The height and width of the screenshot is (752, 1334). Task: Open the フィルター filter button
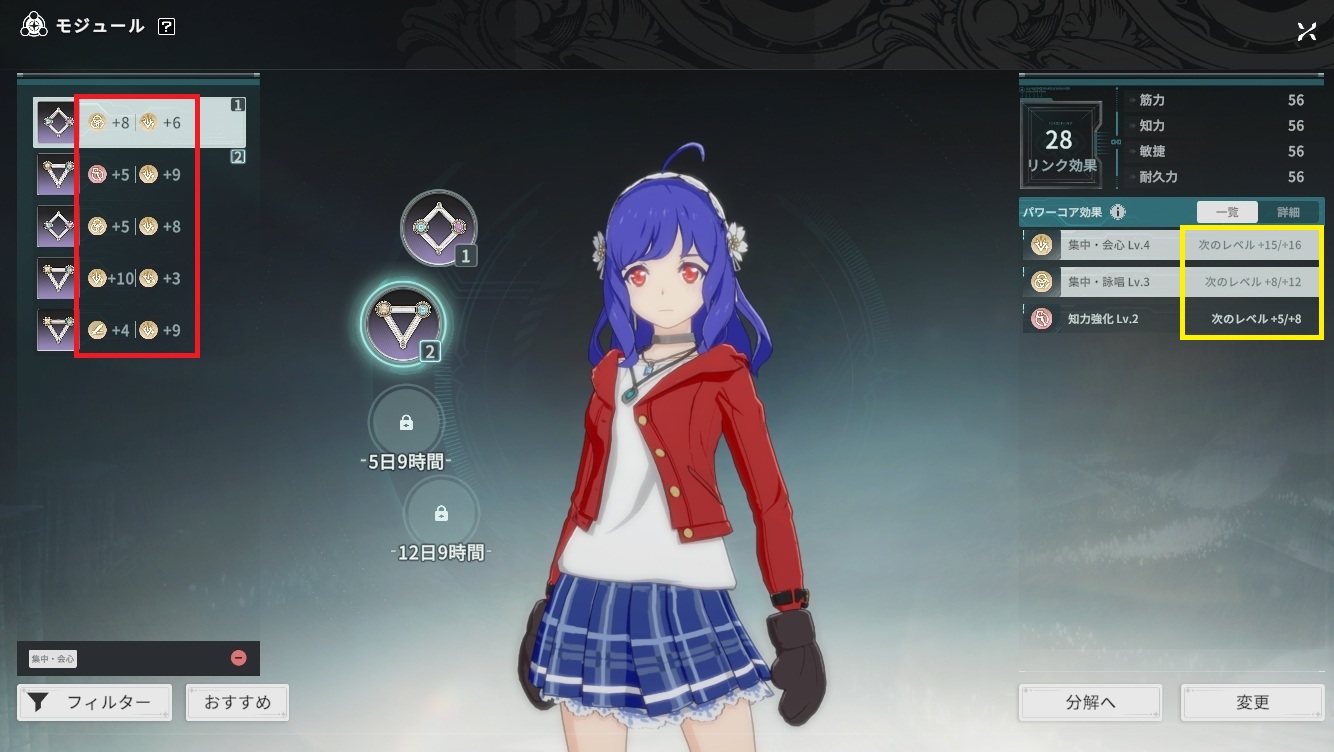[95, 702]
